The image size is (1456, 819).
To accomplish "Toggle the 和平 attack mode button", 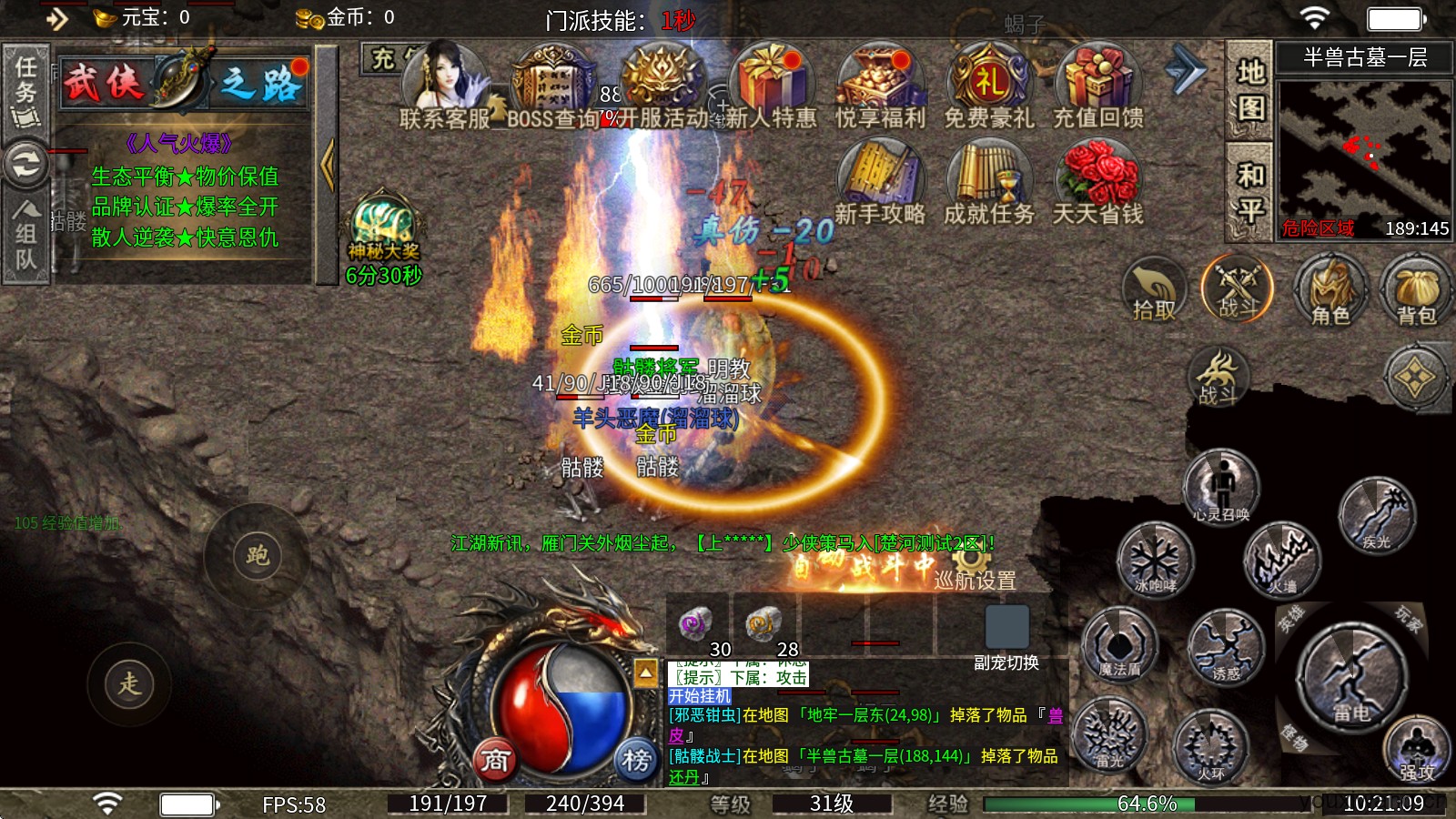I will pos(1249,191).
